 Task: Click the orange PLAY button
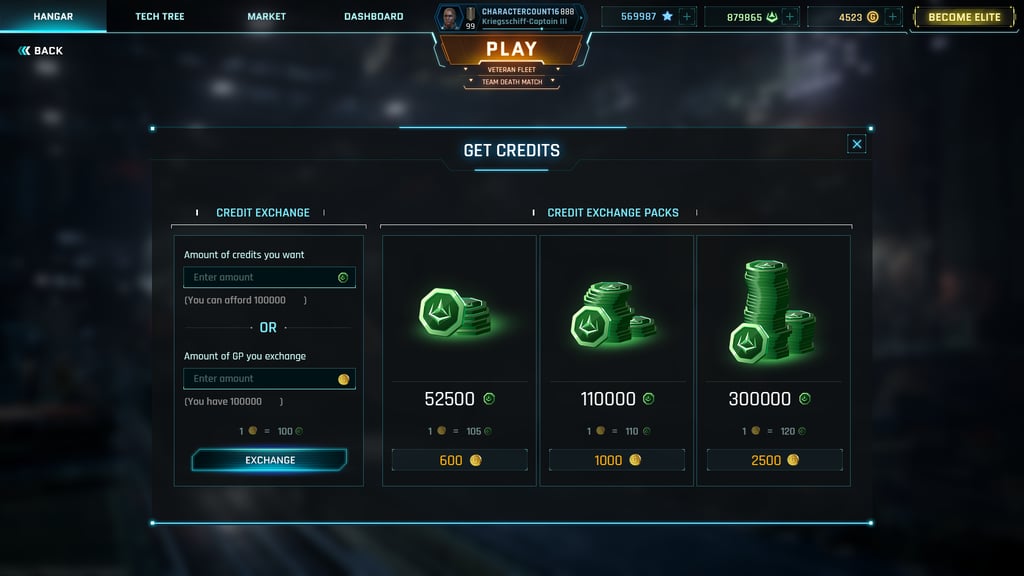(x=511, y=49)
